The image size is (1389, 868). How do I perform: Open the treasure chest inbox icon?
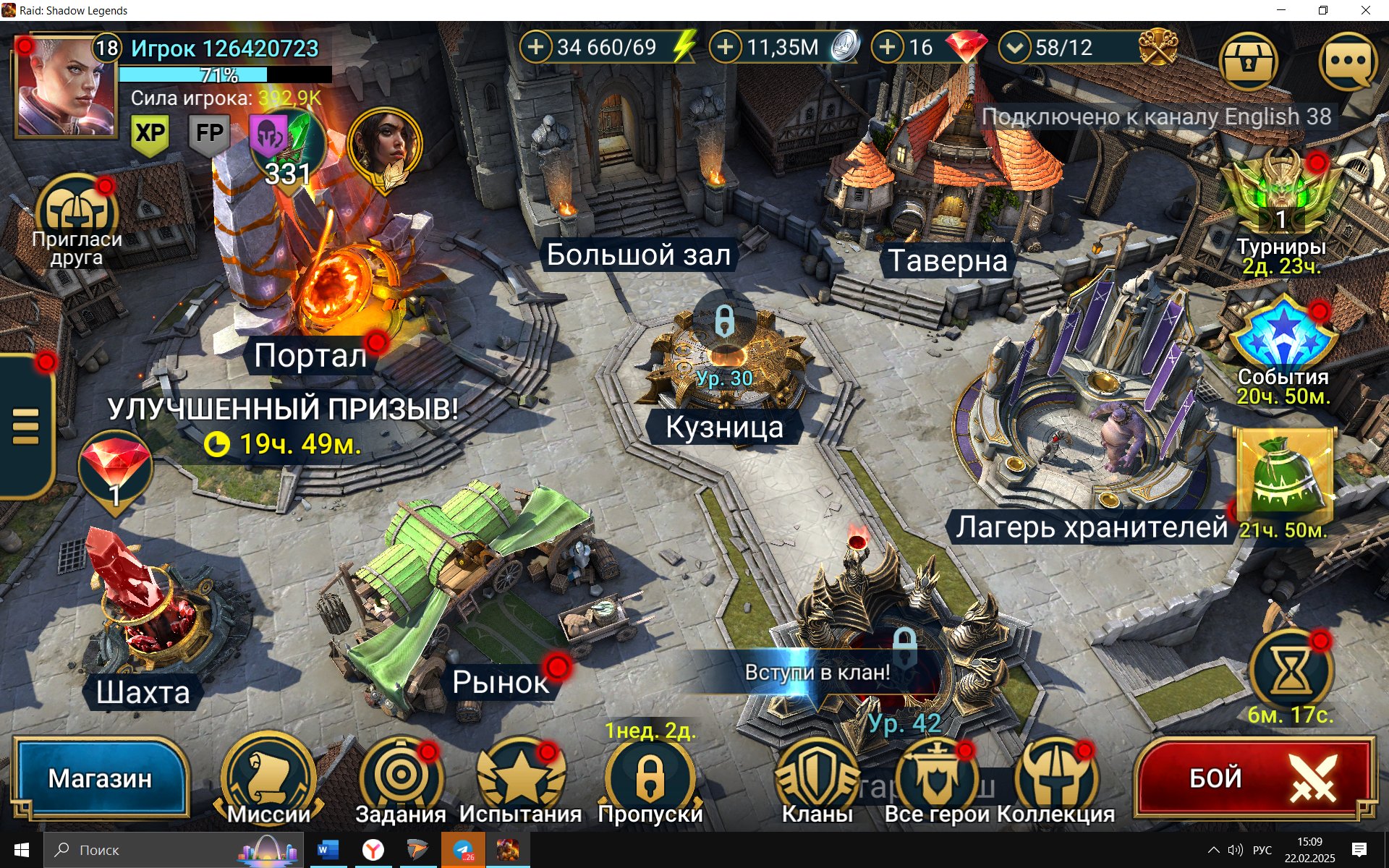pyautogui.click(x=1248, y=62)
